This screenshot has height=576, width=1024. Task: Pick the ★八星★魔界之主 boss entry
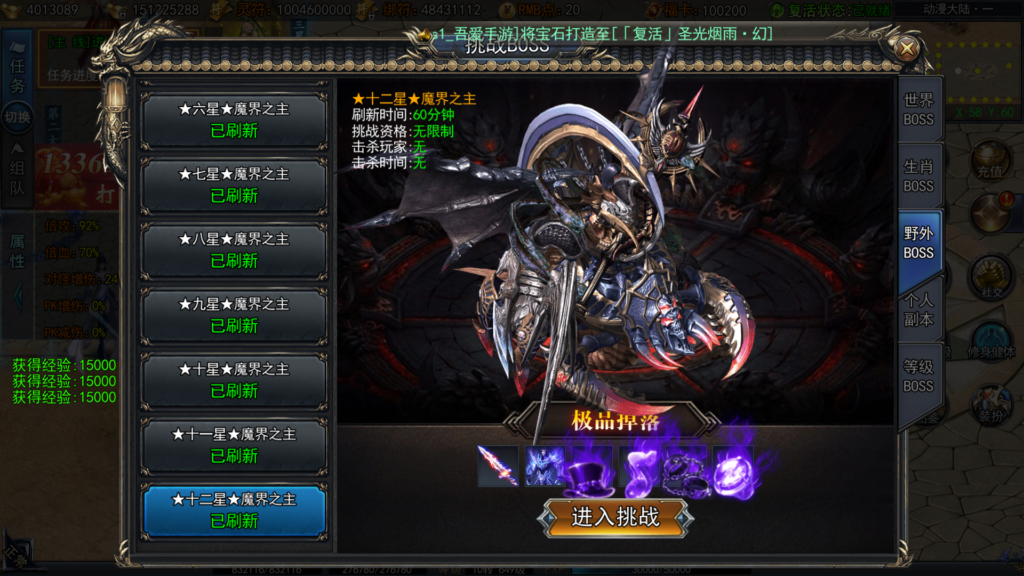[x=234, y=250]
